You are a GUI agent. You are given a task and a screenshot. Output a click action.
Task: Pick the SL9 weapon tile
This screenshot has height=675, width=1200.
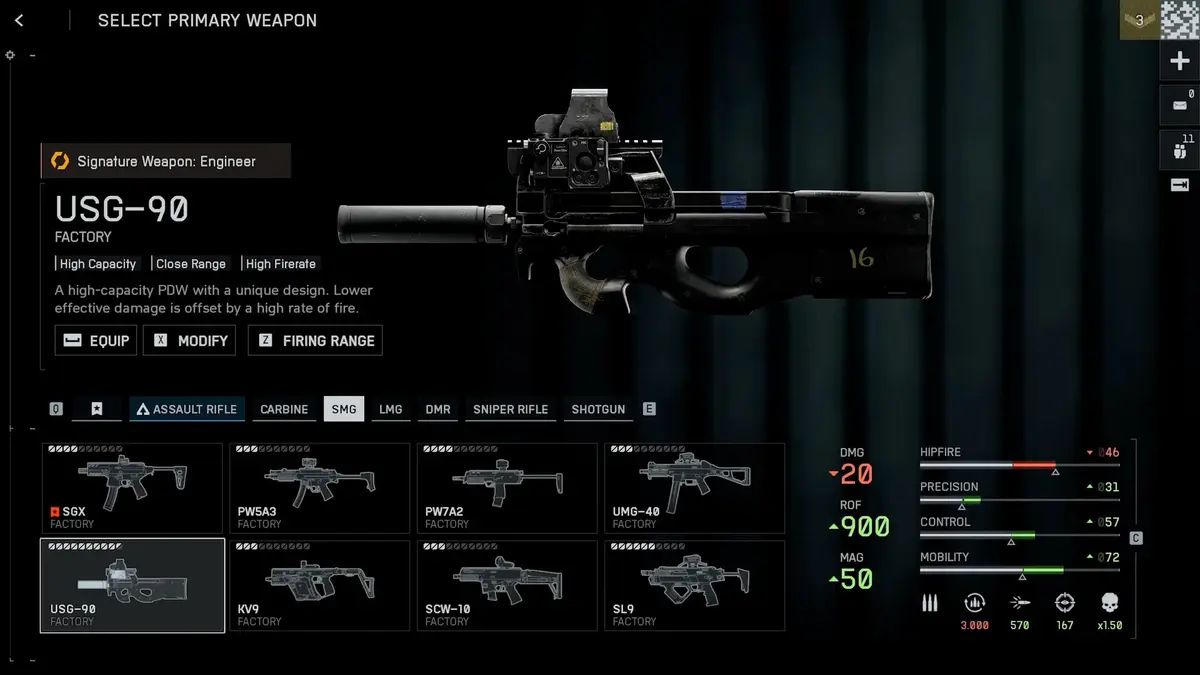pos(694,585)
